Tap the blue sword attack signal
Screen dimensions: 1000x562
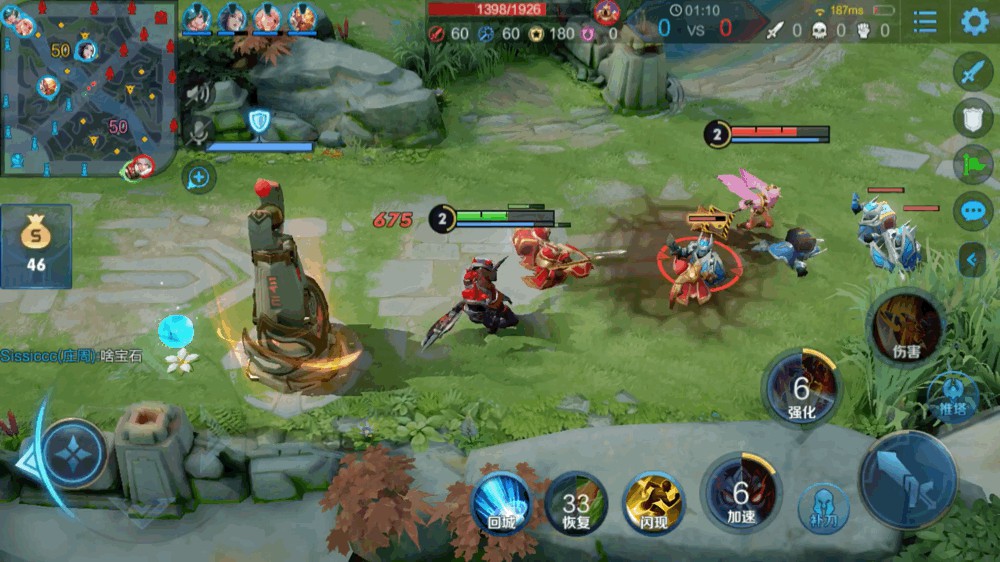click(973, 71)
